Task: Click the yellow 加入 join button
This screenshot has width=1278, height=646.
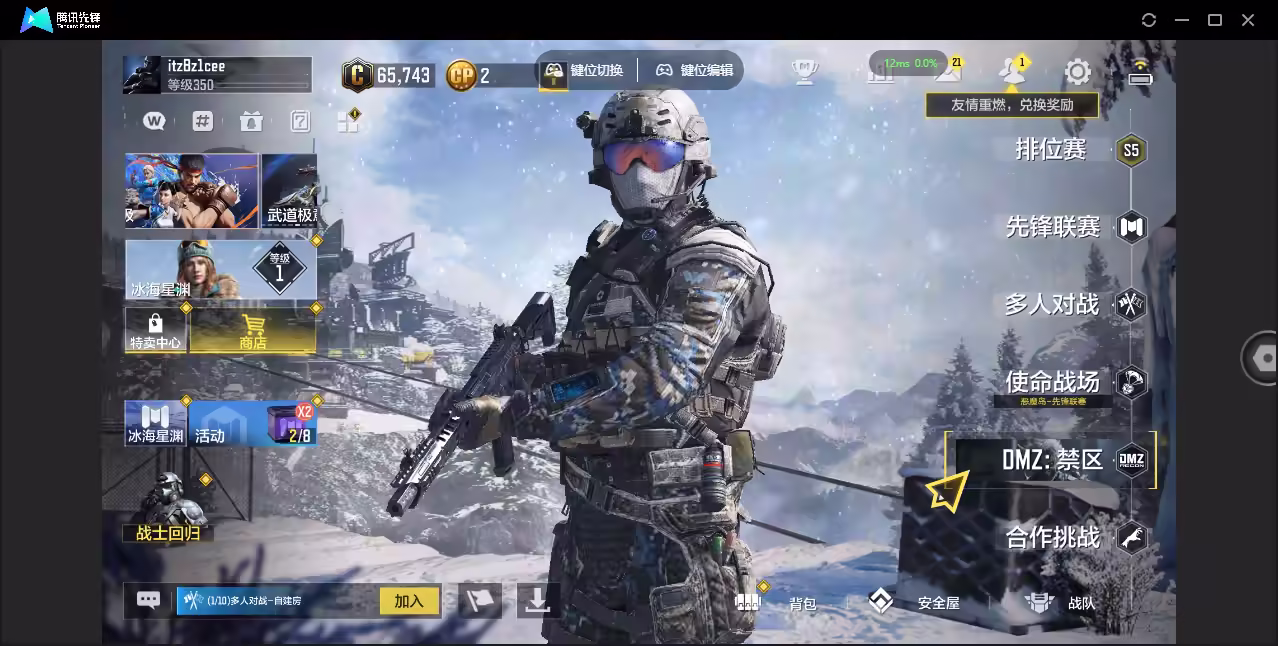Action: point(409,601)
